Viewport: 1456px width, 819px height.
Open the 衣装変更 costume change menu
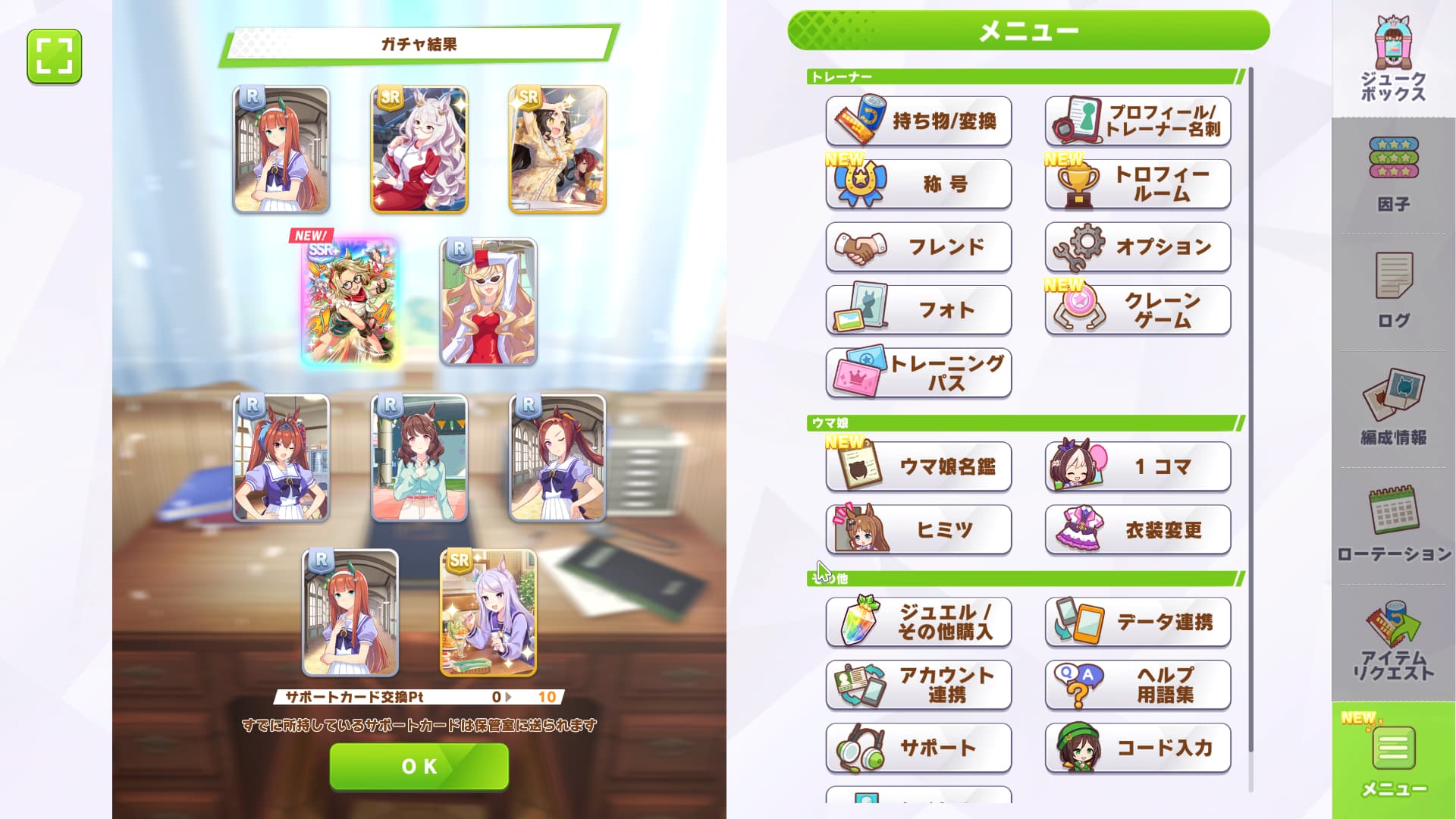(x=1137, y=529)
